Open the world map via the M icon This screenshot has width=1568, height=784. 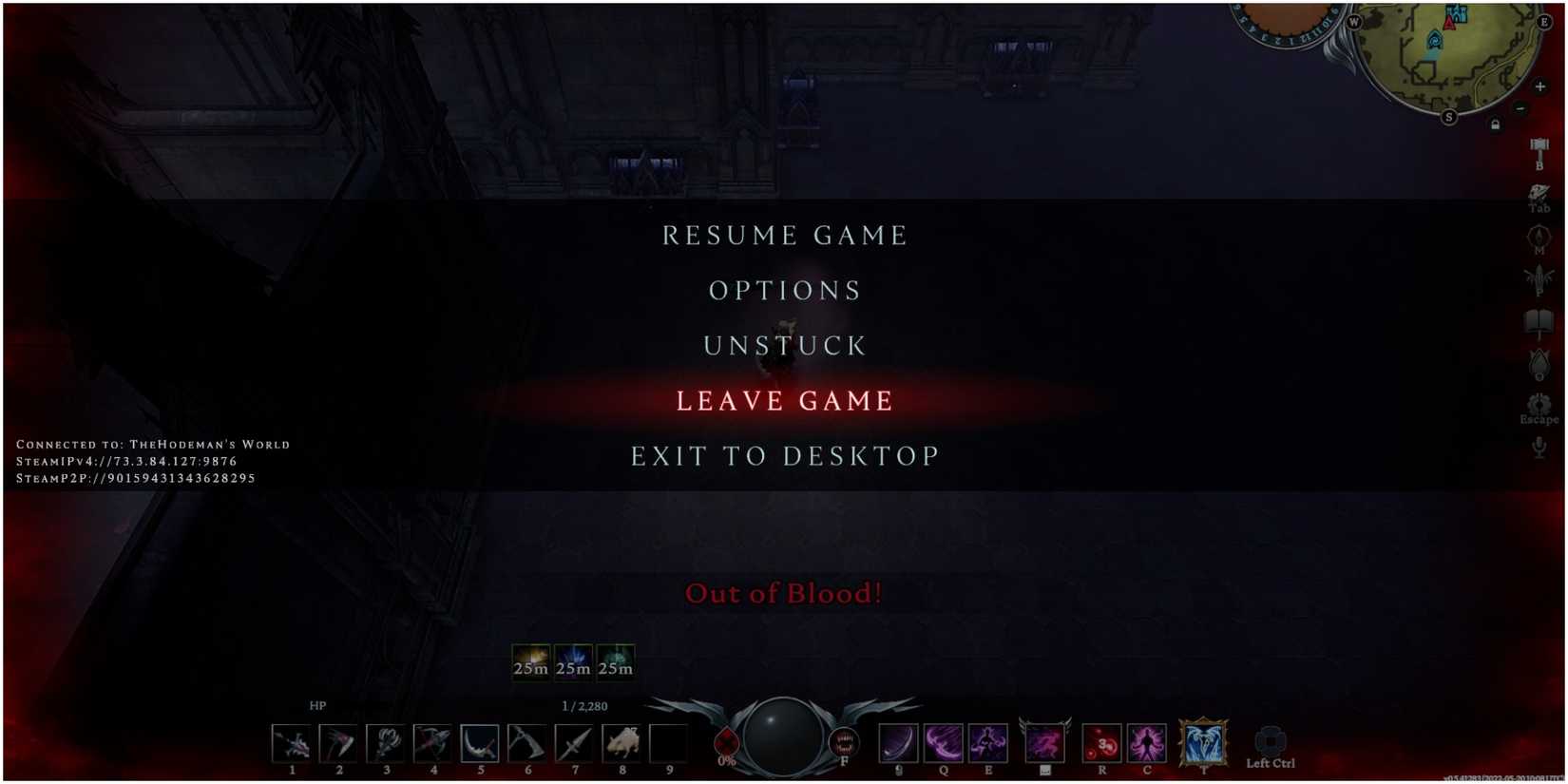point(1539,237)
